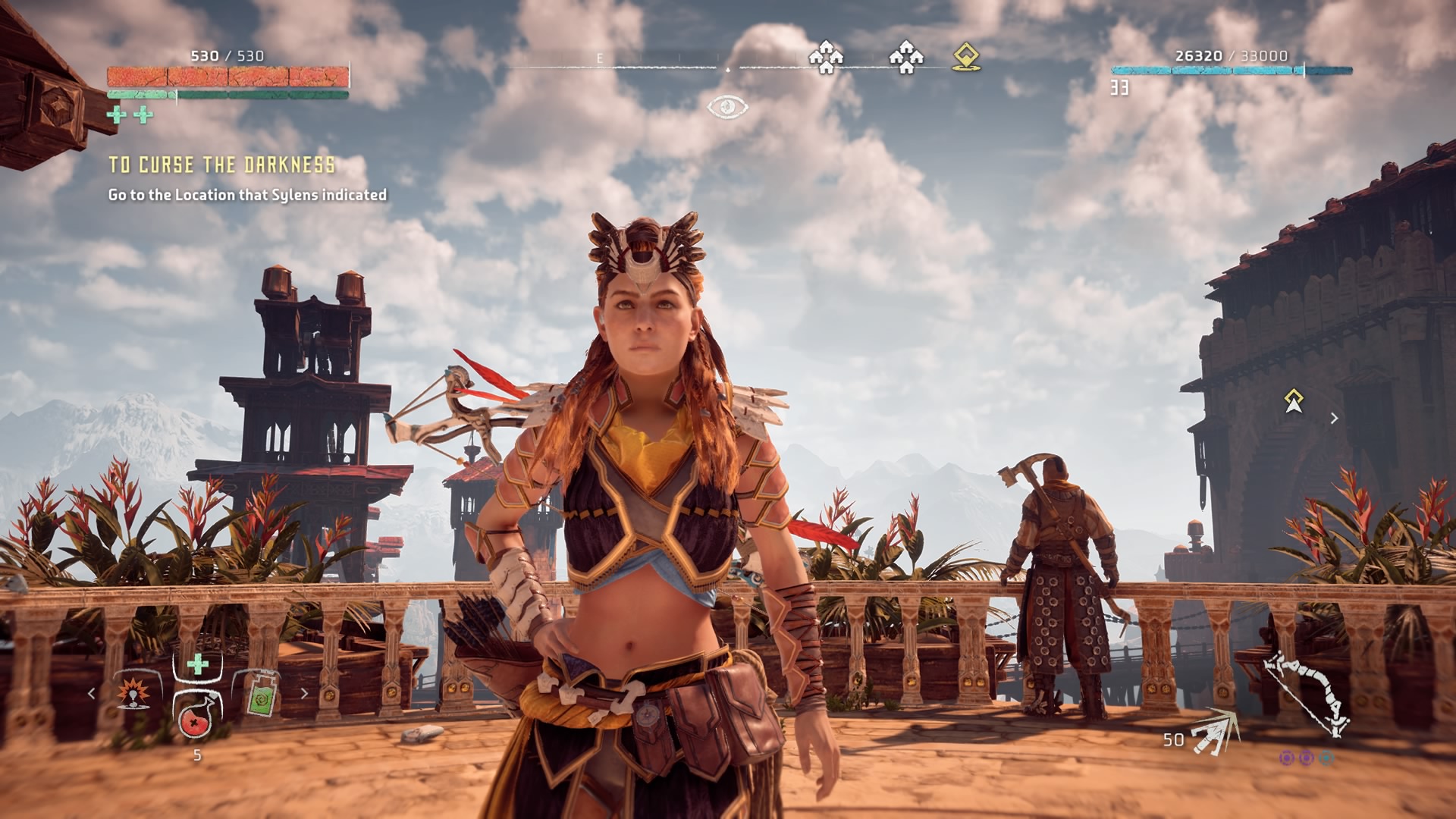Cycle tools with the left arrow

point(92,692)
